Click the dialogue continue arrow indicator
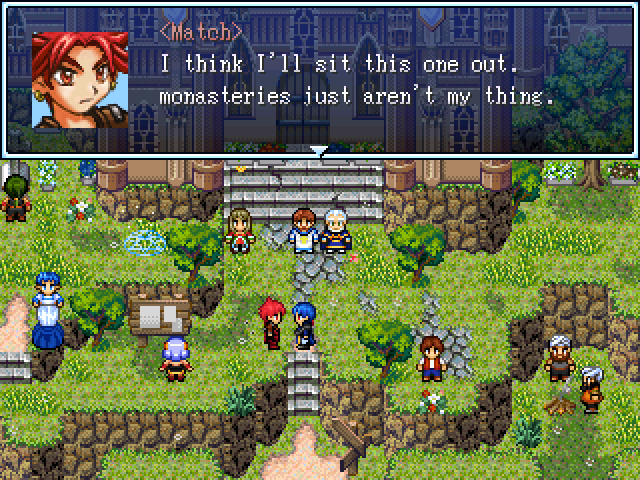Image resolution: width=640 pixels, height=480 pixels. pyautogui.click(x=319, y=152)
